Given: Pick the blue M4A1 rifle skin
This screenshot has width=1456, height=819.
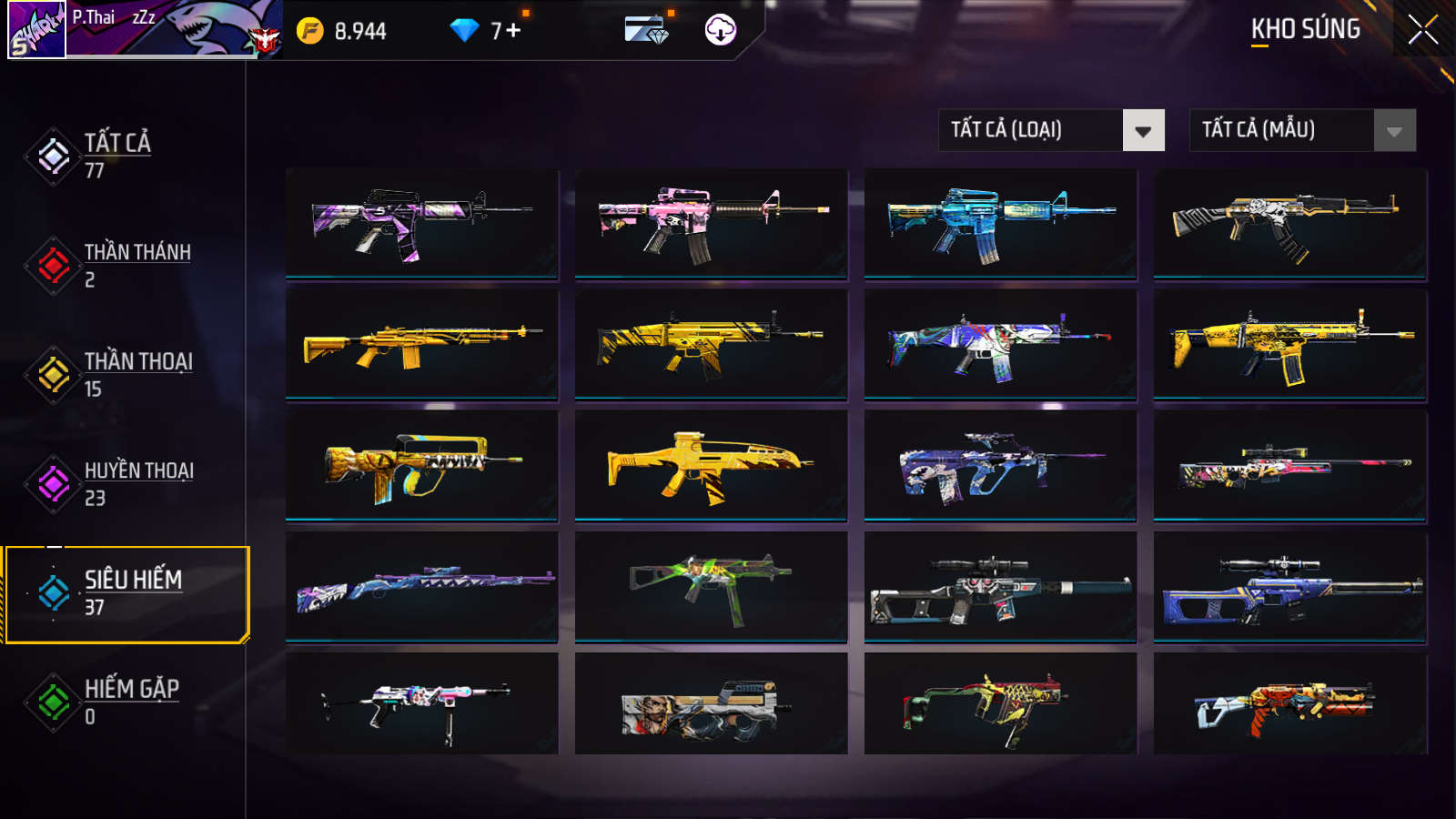Looking at the screenshot, I should [1000, 222].
